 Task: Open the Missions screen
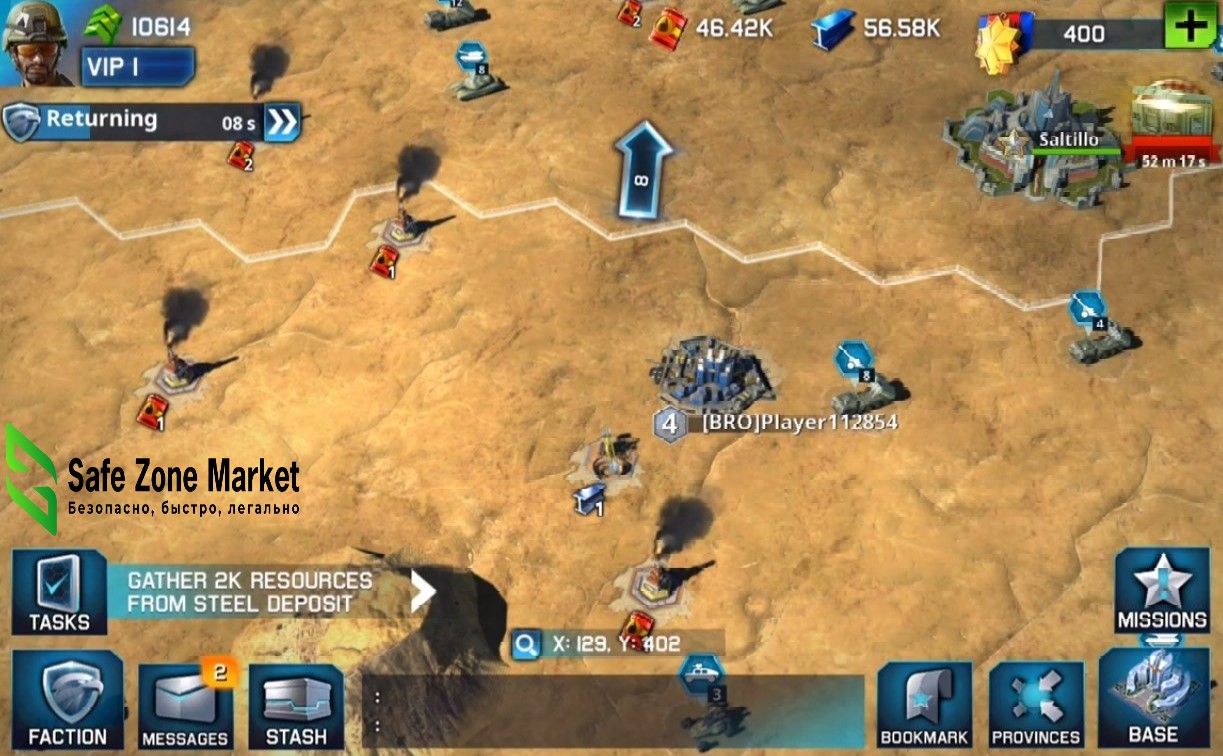click(x=1162, y=591)
